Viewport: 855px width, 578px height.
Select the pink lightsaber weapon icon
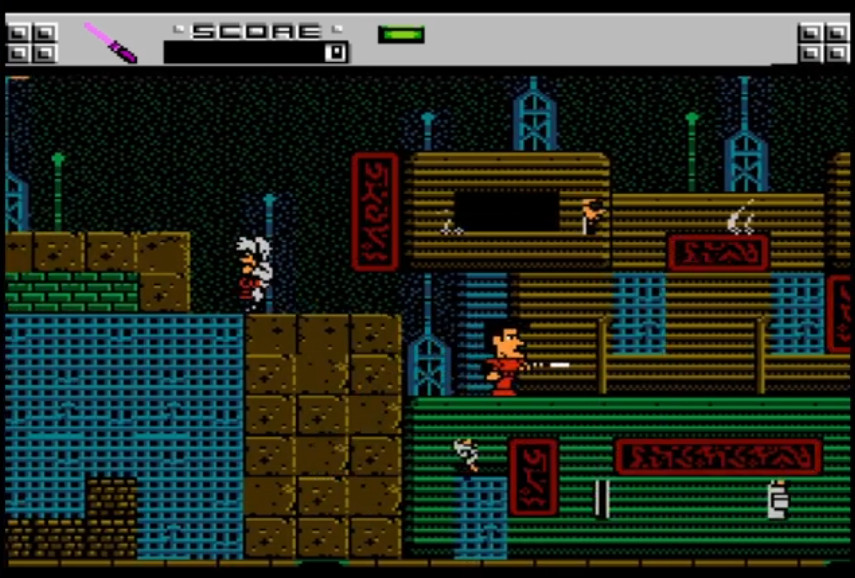click(110, 42)
